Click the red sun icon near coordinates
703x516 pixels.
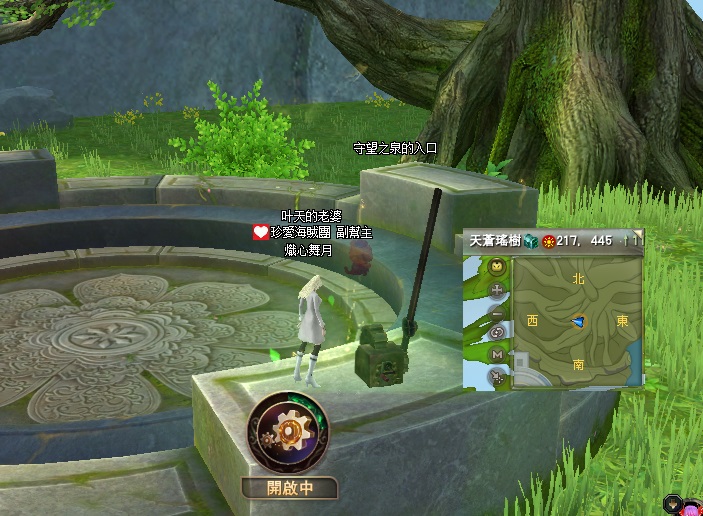tap(548, 241)
